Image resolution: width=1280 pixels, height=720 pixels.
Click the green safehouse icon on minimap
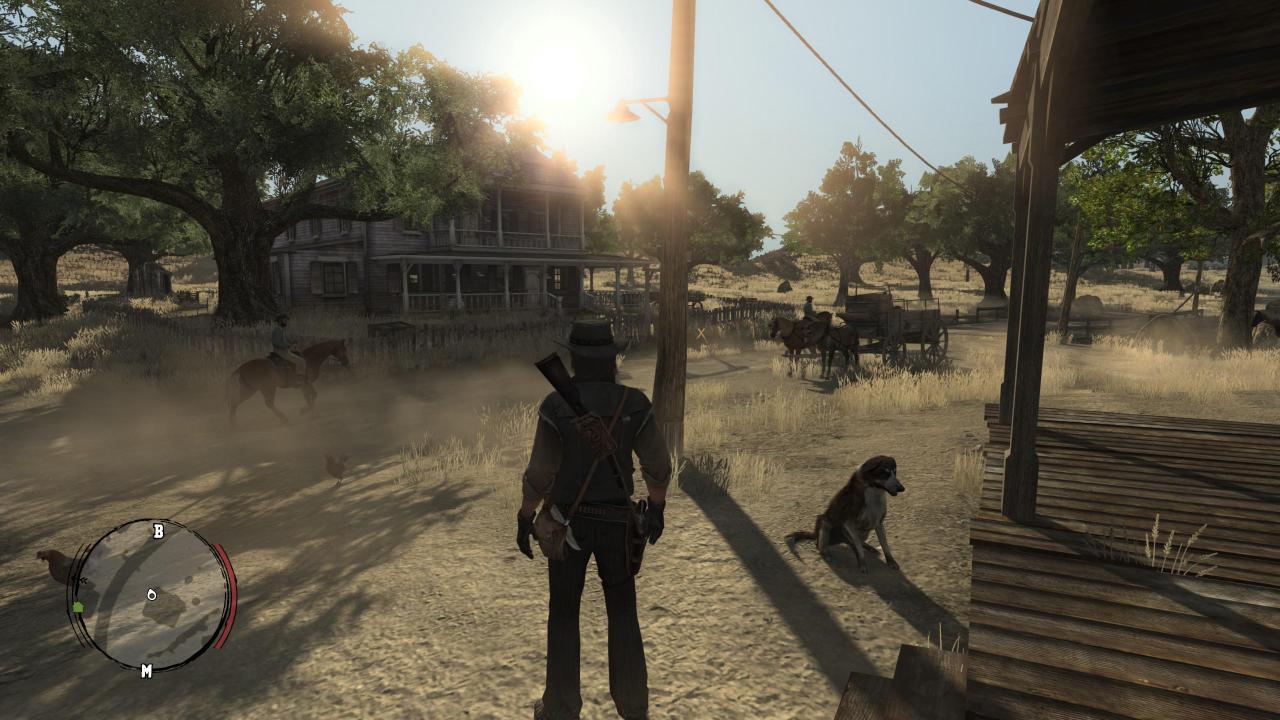point(78,608)
